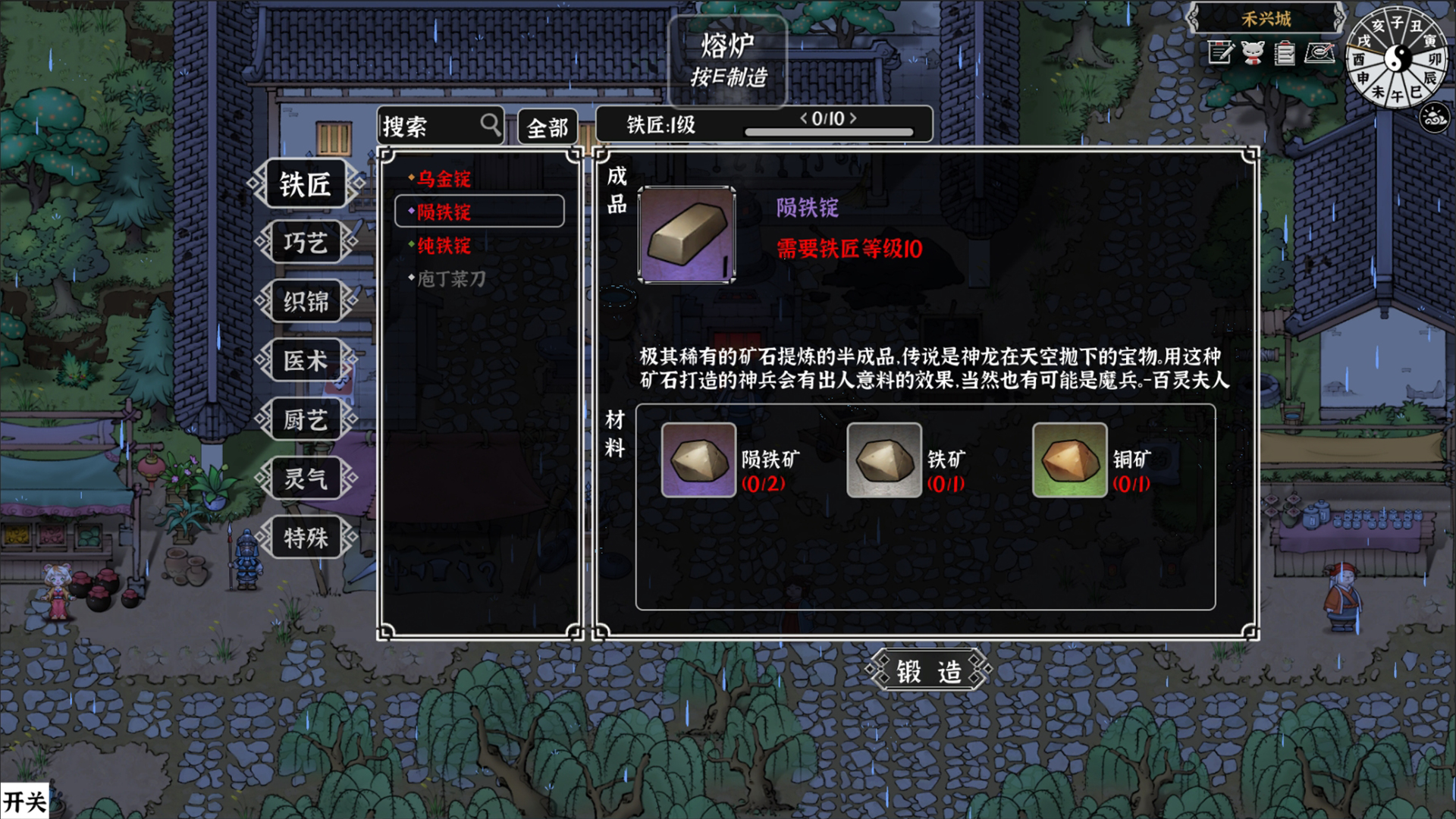
Task: Open the clipboard quest log icon
Action: (x=1286, y=53)
